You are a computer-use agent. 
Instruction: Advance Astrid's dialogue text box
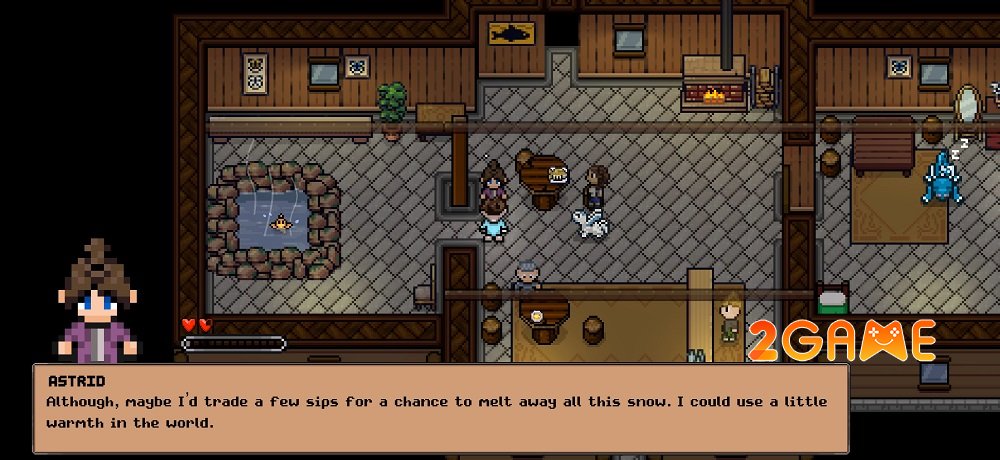440,408
